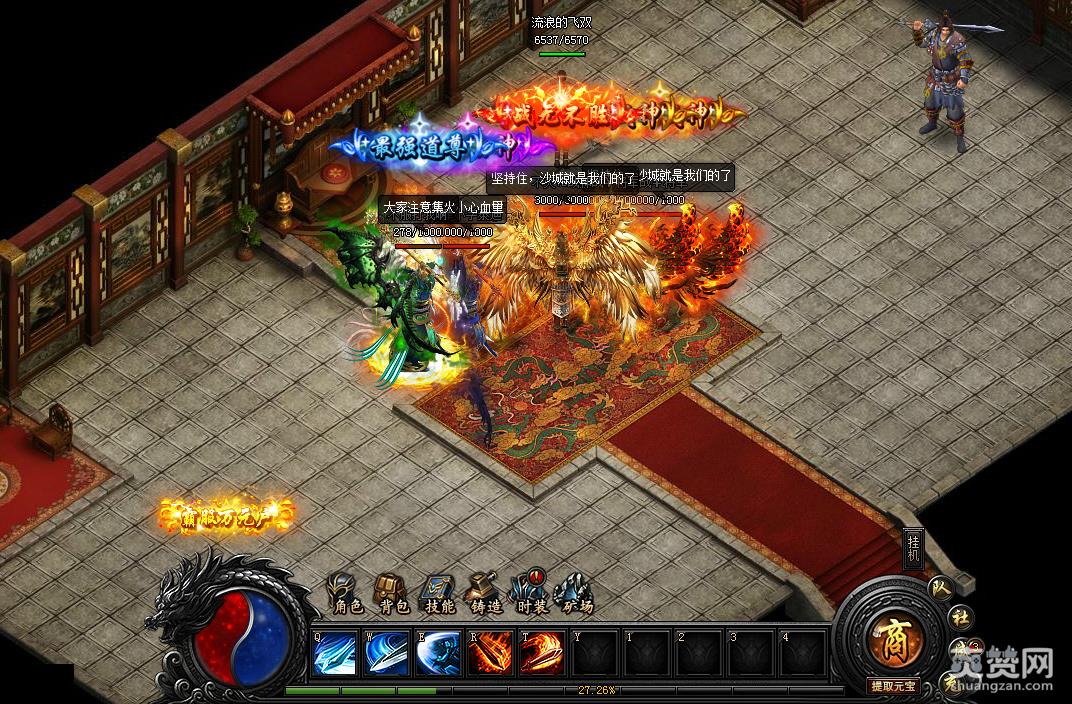Cast the R flaming swords skill
Viewport: 1072px width, 704px height.
click(x=490, y=654)
